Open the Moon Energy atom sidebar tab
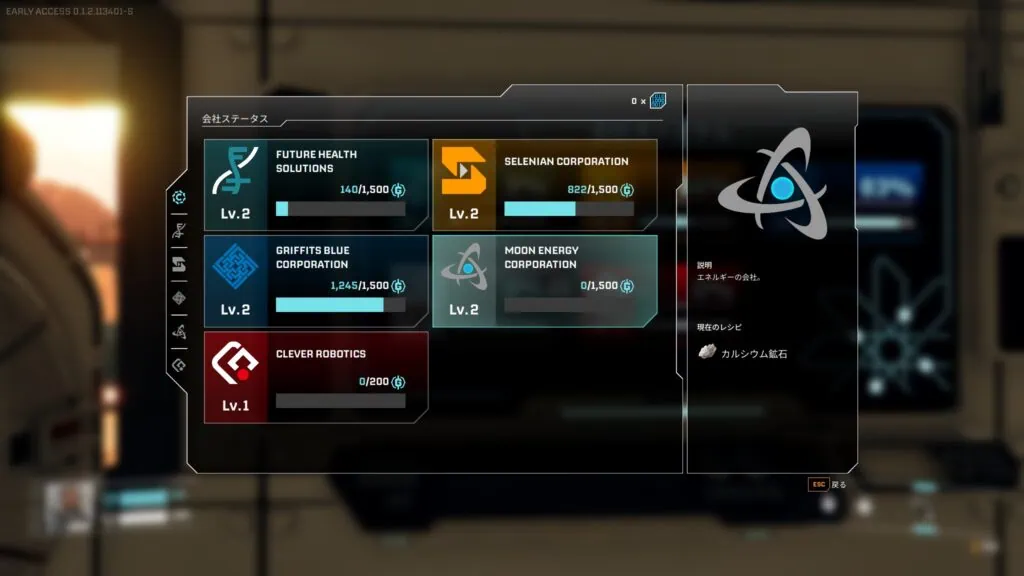1024x576 pixels. pyautogui.click(x=179, y=332)
